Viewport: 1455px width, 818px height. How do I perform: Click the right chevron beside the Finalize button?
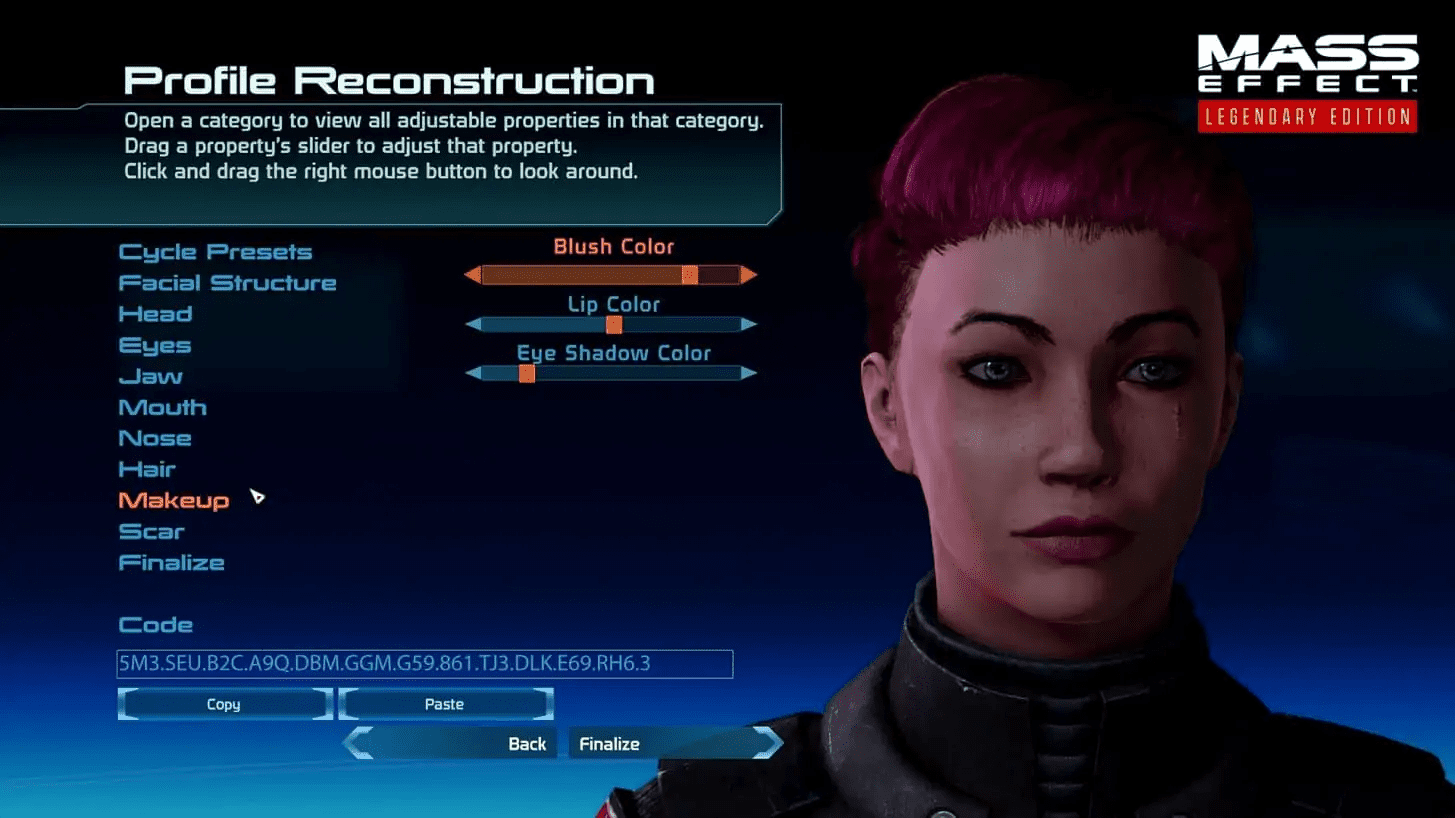click(x=768, y=743)
